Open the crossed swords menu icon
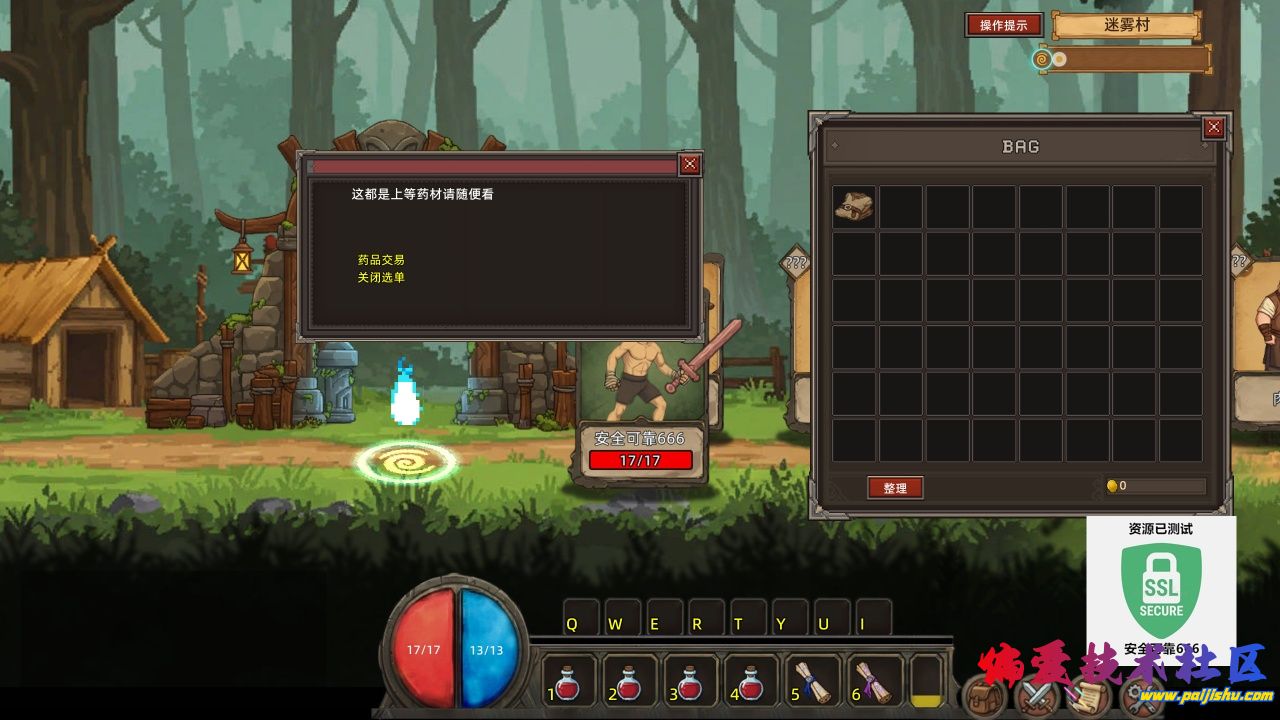Image resolution: width=1280 pixels, height=720 pixels. click(x=1036, y=696)
